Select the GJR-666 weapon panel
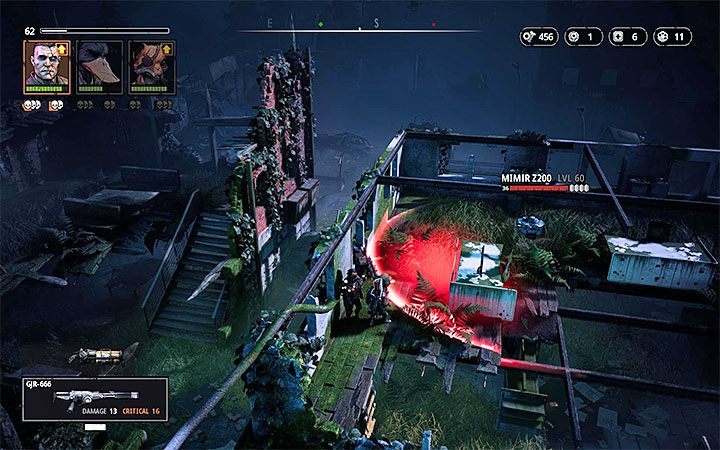The width and height of the screenshot is (720, 450). click(94, 398)
